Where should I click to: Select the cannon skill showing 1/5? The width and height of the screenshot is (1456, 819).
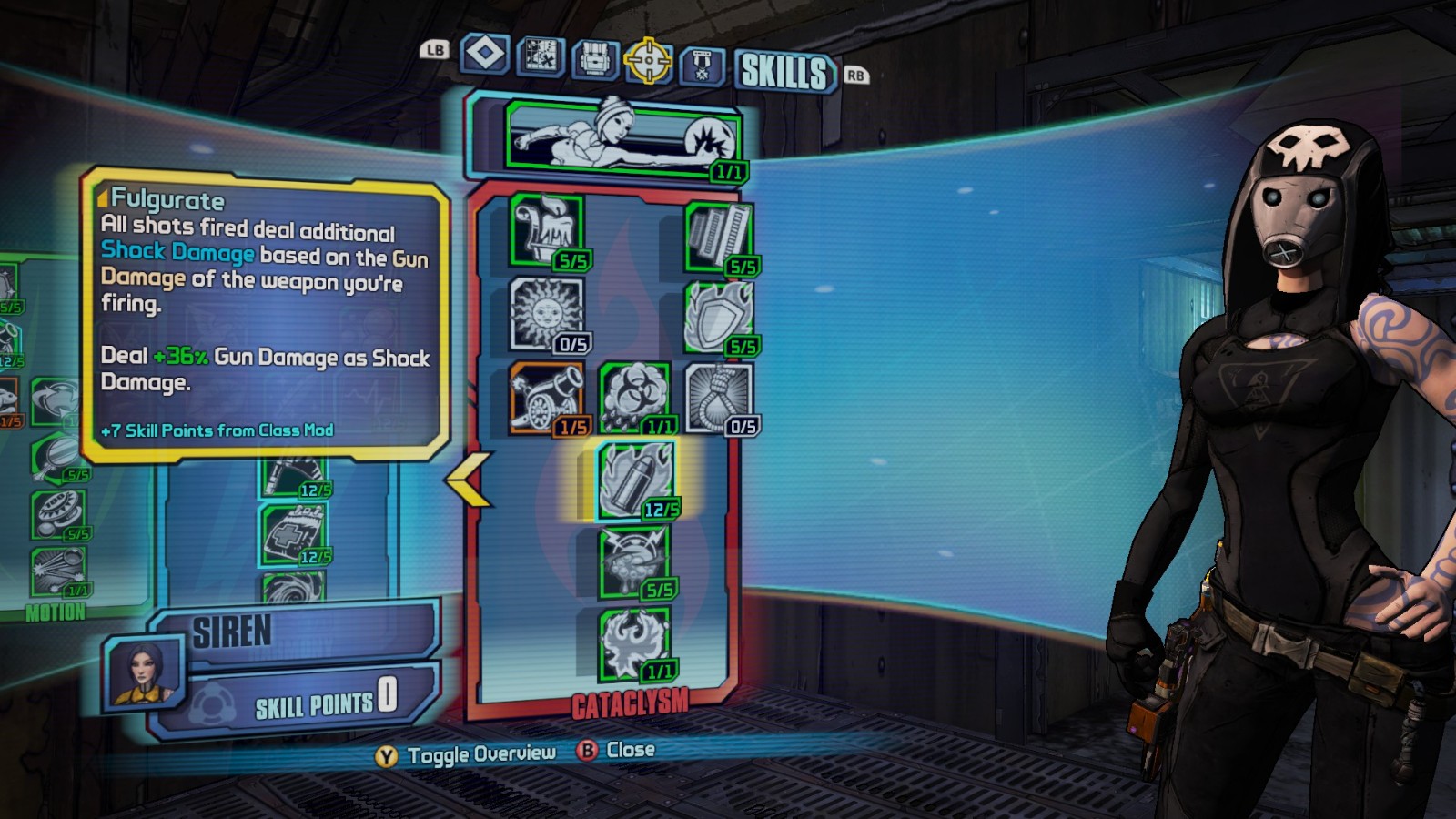[546, 397]
